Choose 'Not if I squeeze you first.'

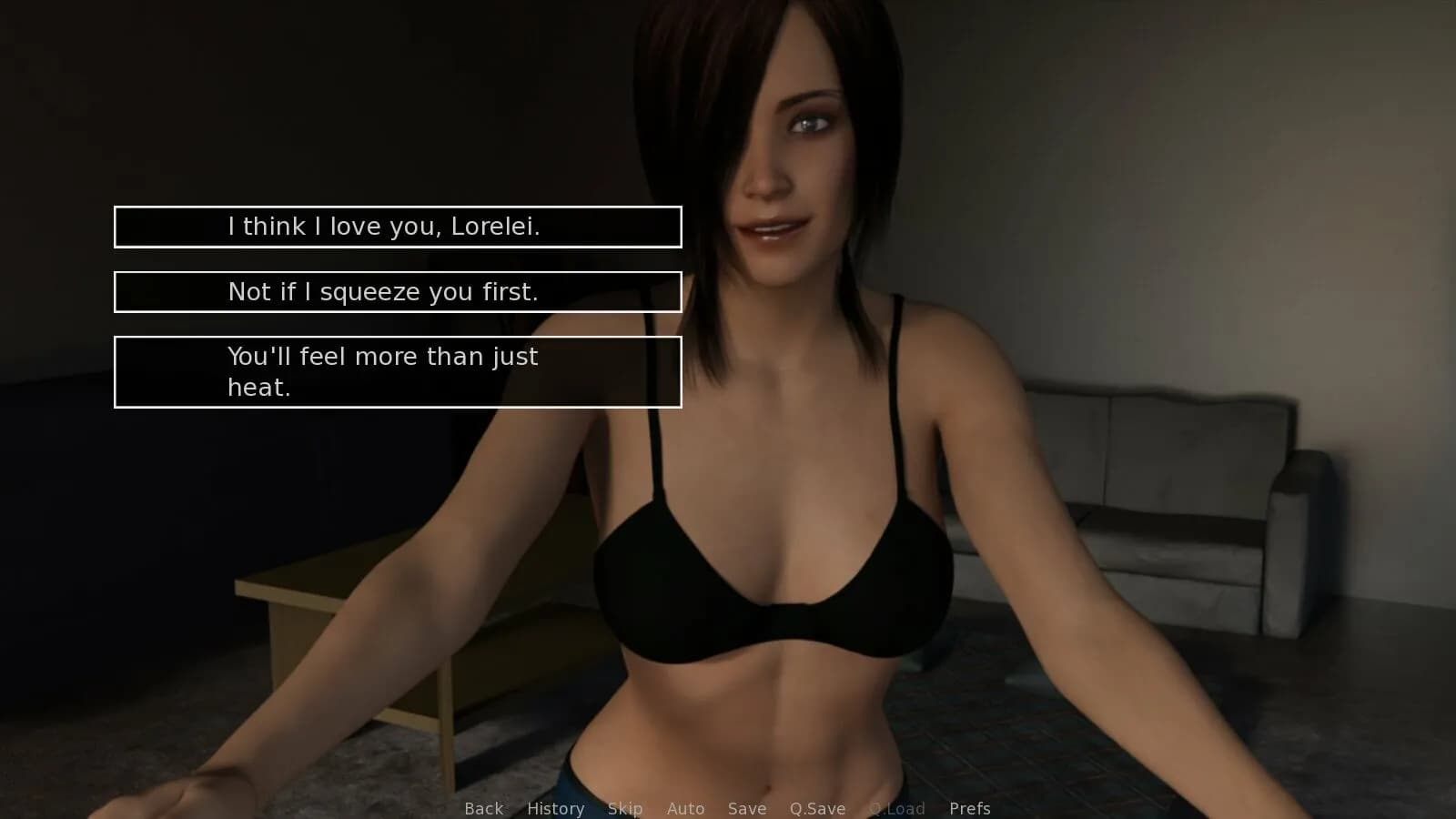(x=397, y=292)
